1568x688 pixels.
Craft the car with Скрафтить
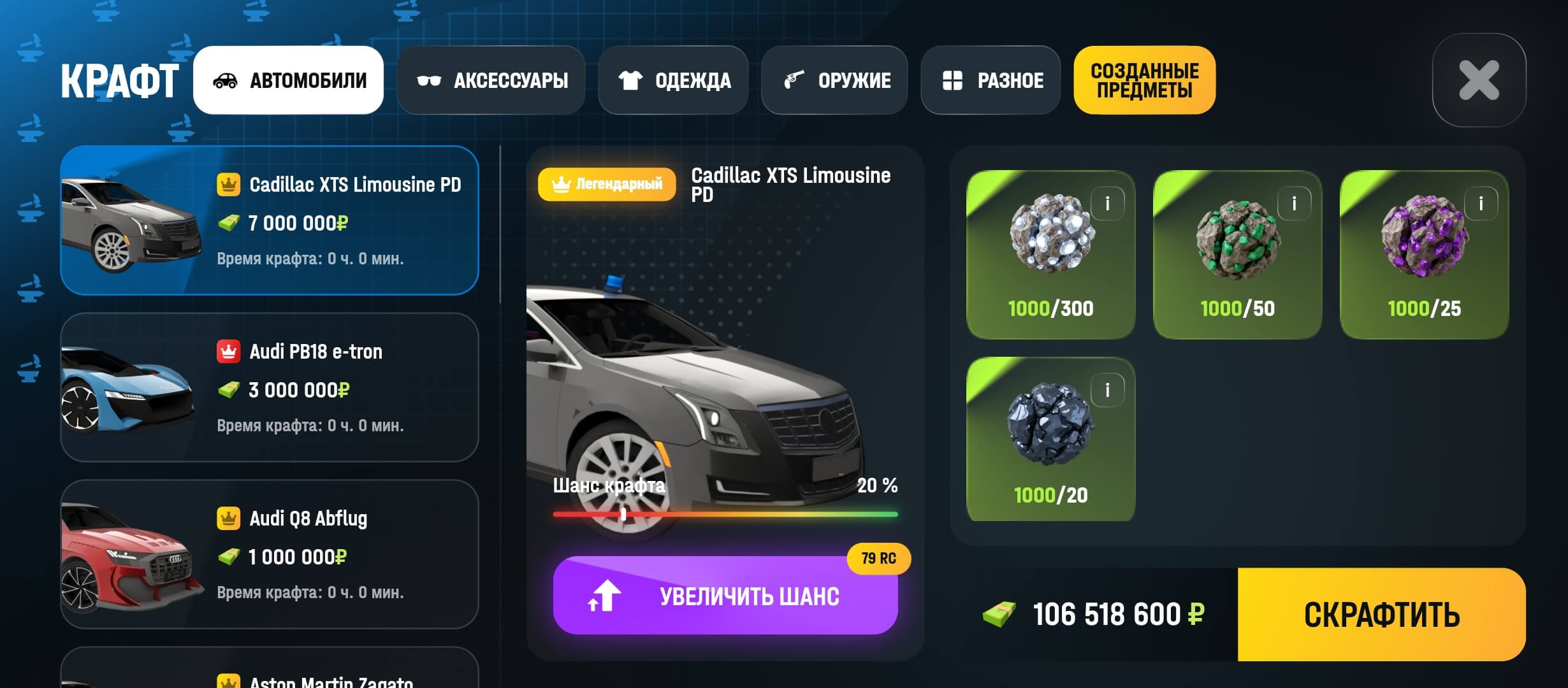pos(1381,615)
